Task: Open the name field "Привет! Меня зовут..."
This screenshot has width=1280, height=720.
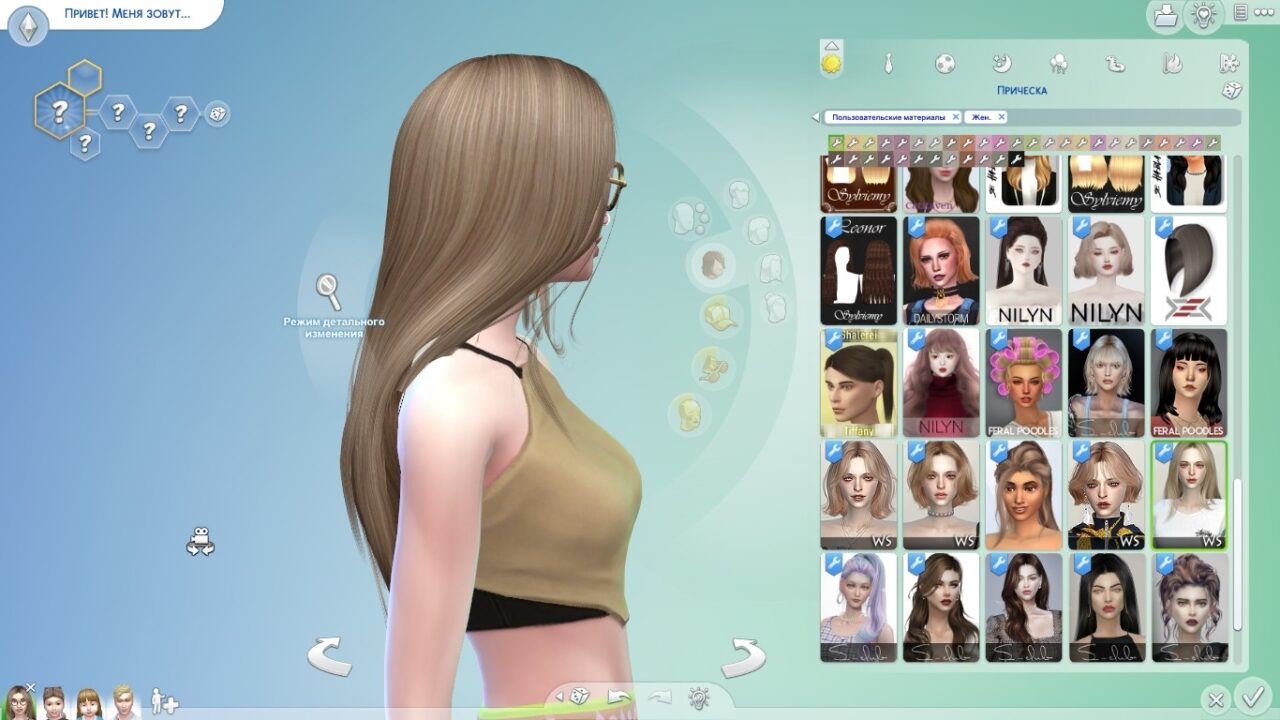Action: point(127,15)
